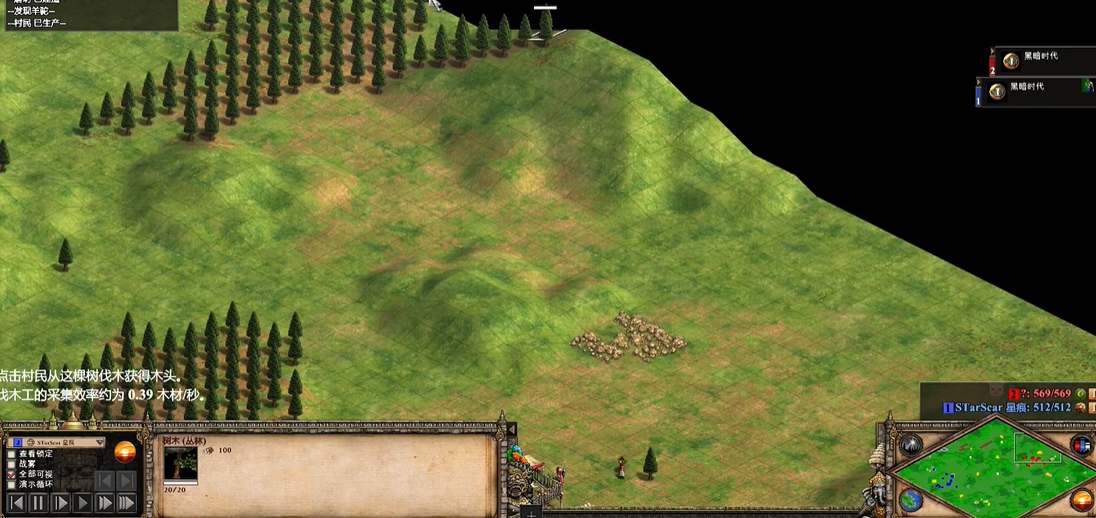
Task: Open the red and blue player statistics button
Action: tap(1081, 445)
